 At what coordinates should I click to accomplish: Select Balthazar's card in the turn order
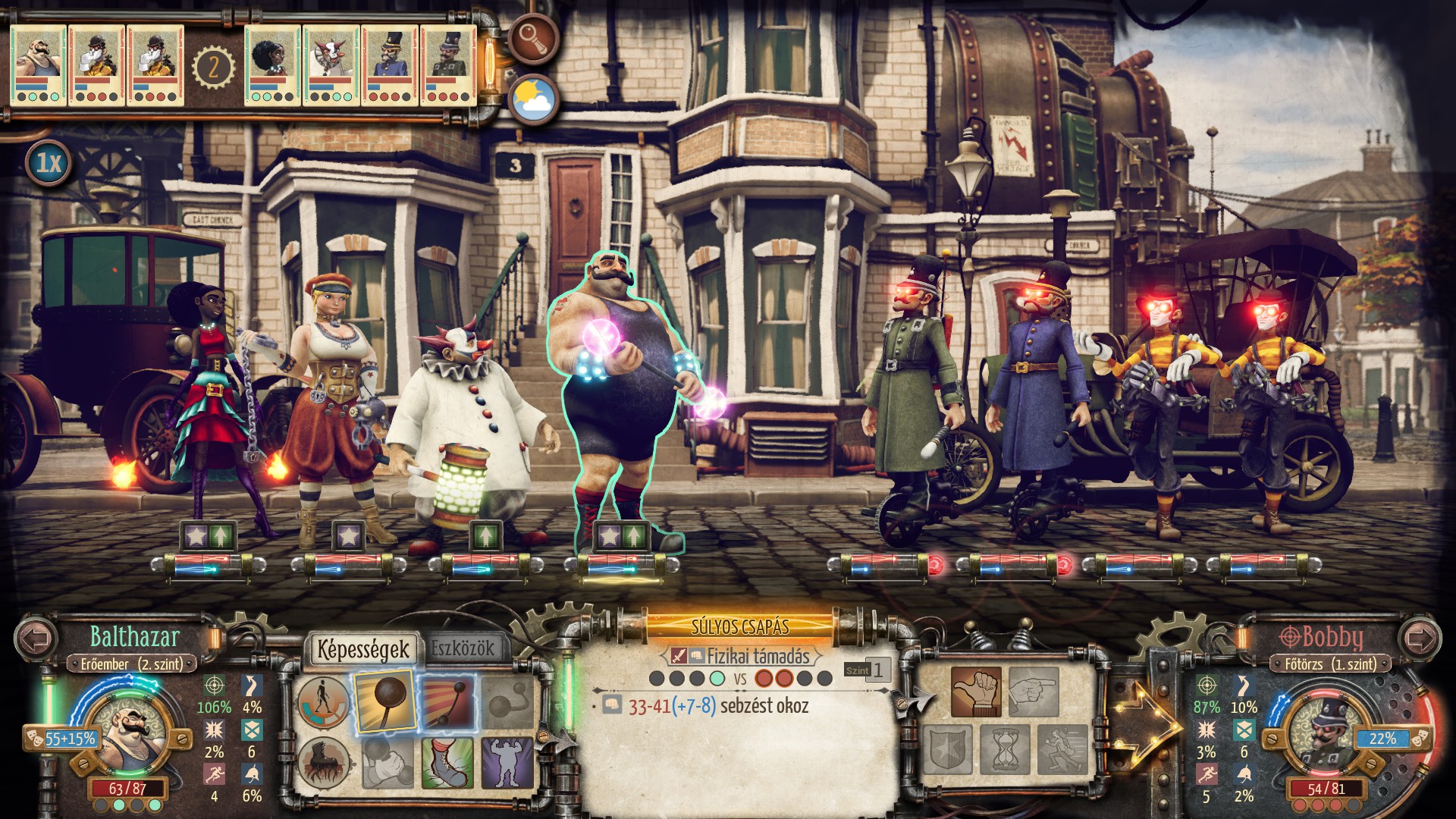click(38, 64)
